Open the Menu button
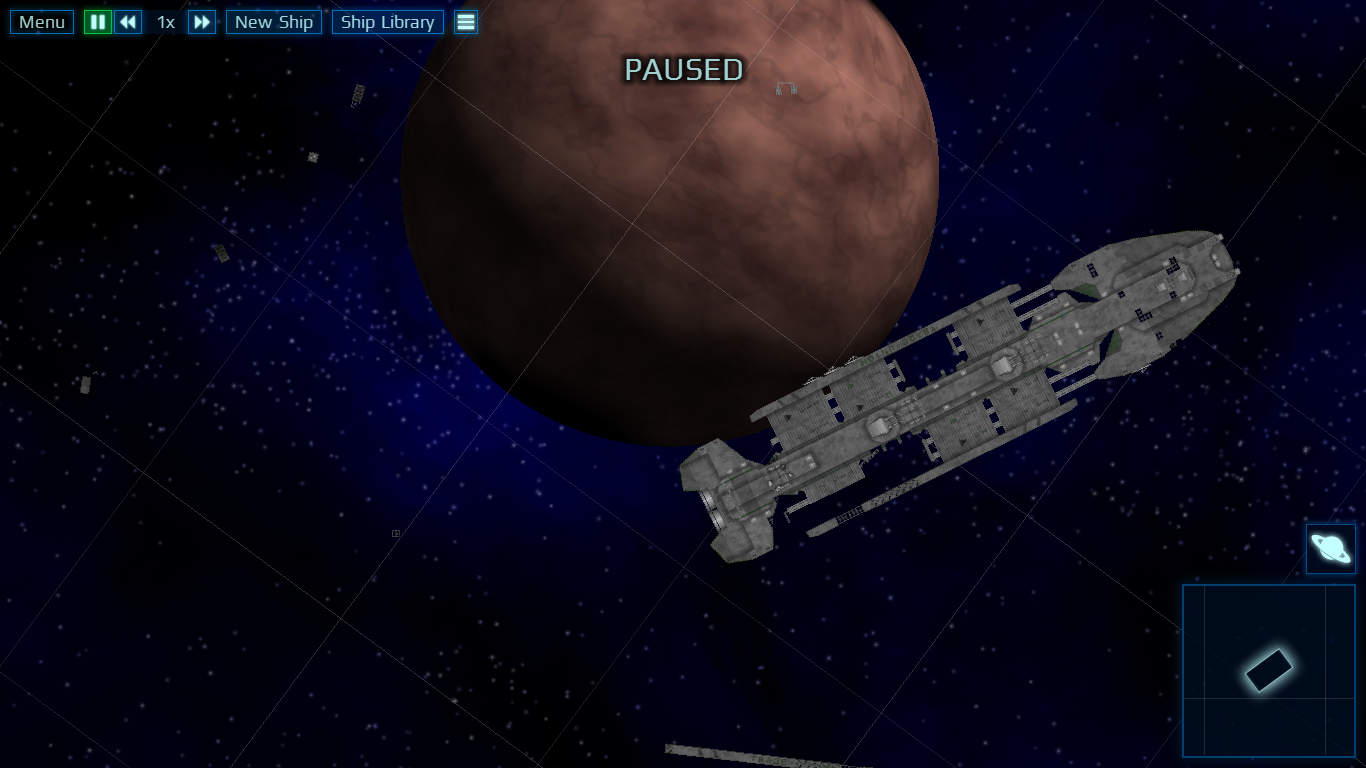The image size is (1366, 768). 42,22
